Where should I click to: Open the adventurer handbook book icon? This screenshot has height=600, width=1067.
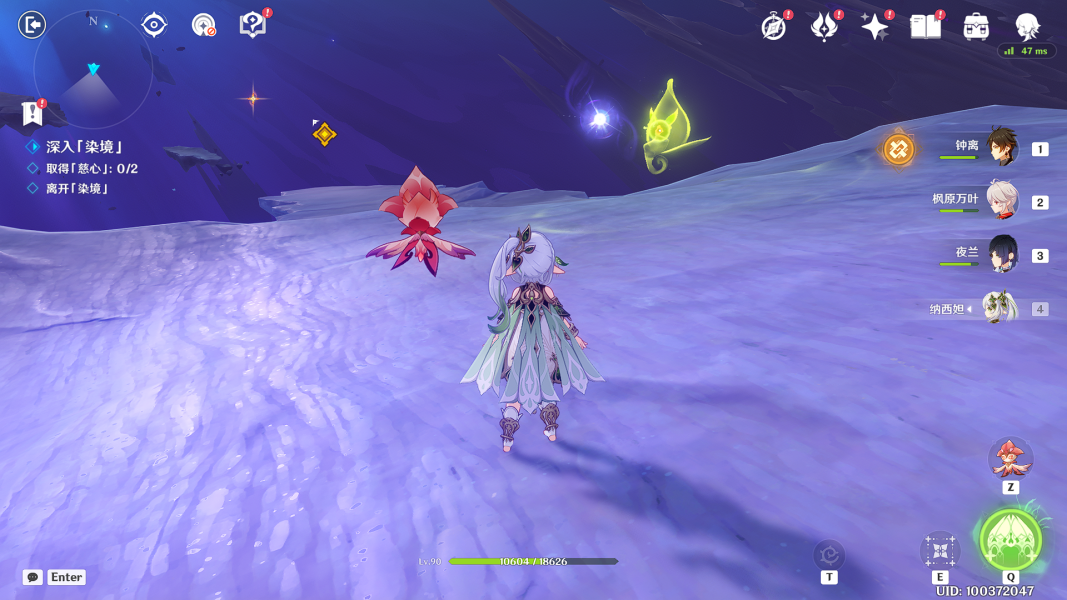click(x=925, y=27)
